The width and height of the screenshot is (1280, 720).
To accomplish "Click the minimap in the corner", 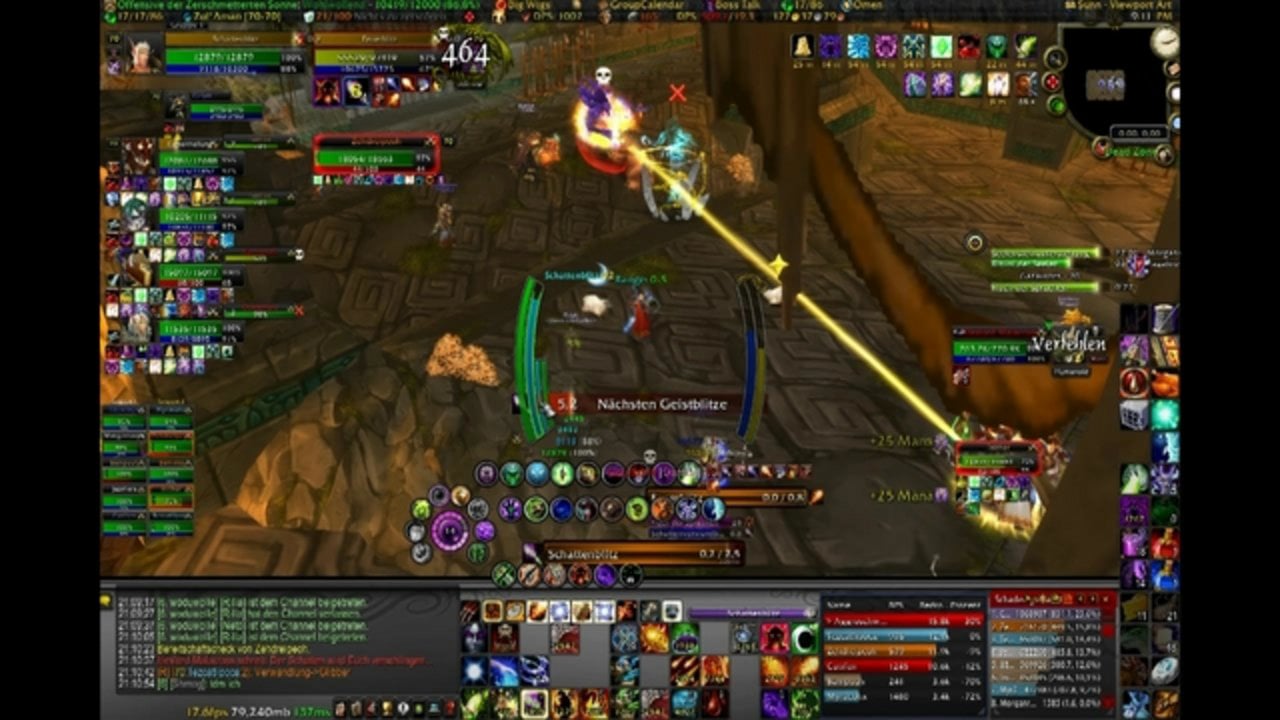I will click(x=1108, y=84).
